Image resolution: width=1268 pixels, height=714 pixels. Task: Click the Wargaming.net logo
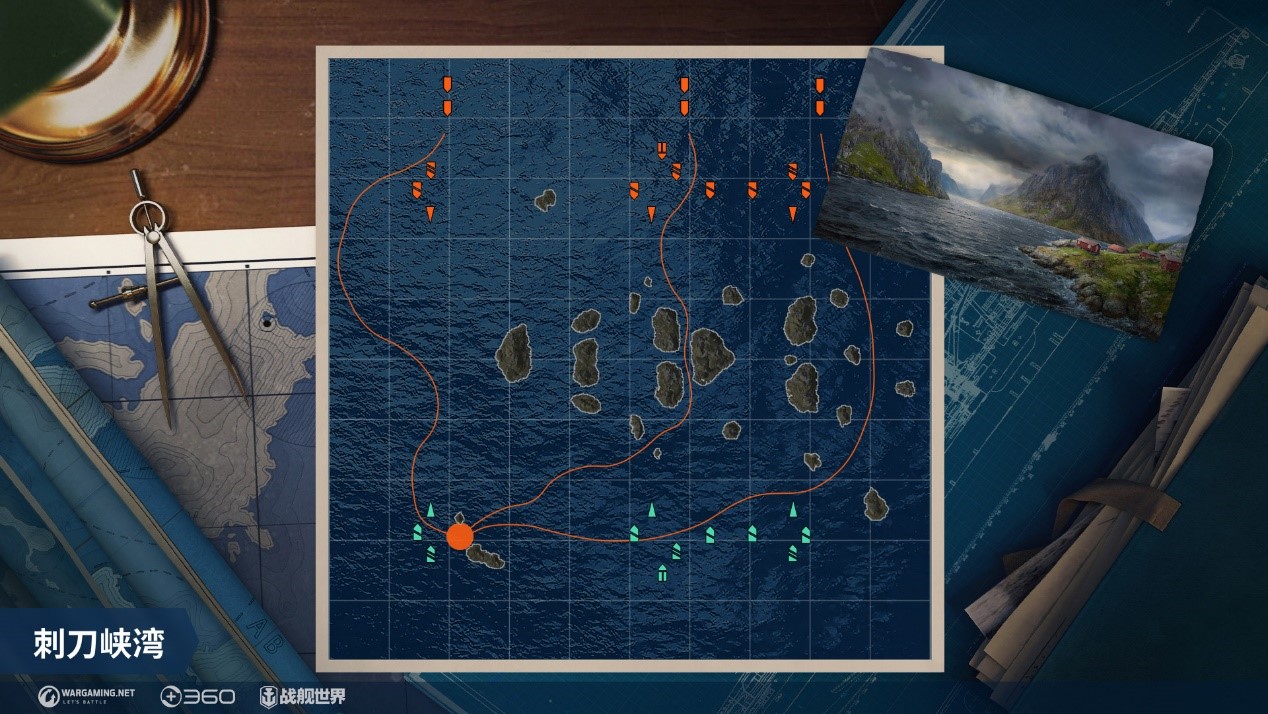pos(86,696)
